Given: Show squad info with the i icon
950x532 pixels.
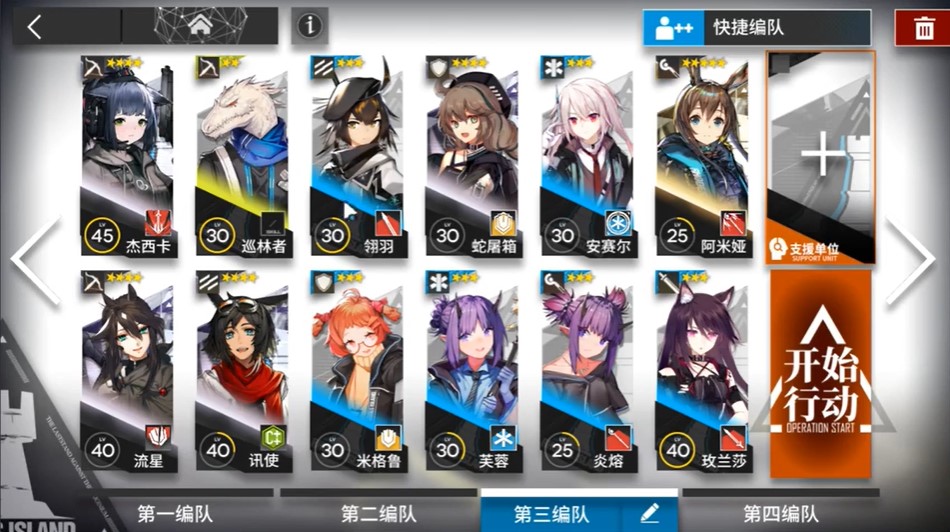Looking at the screenshot, I should click(x=310, y=26).
